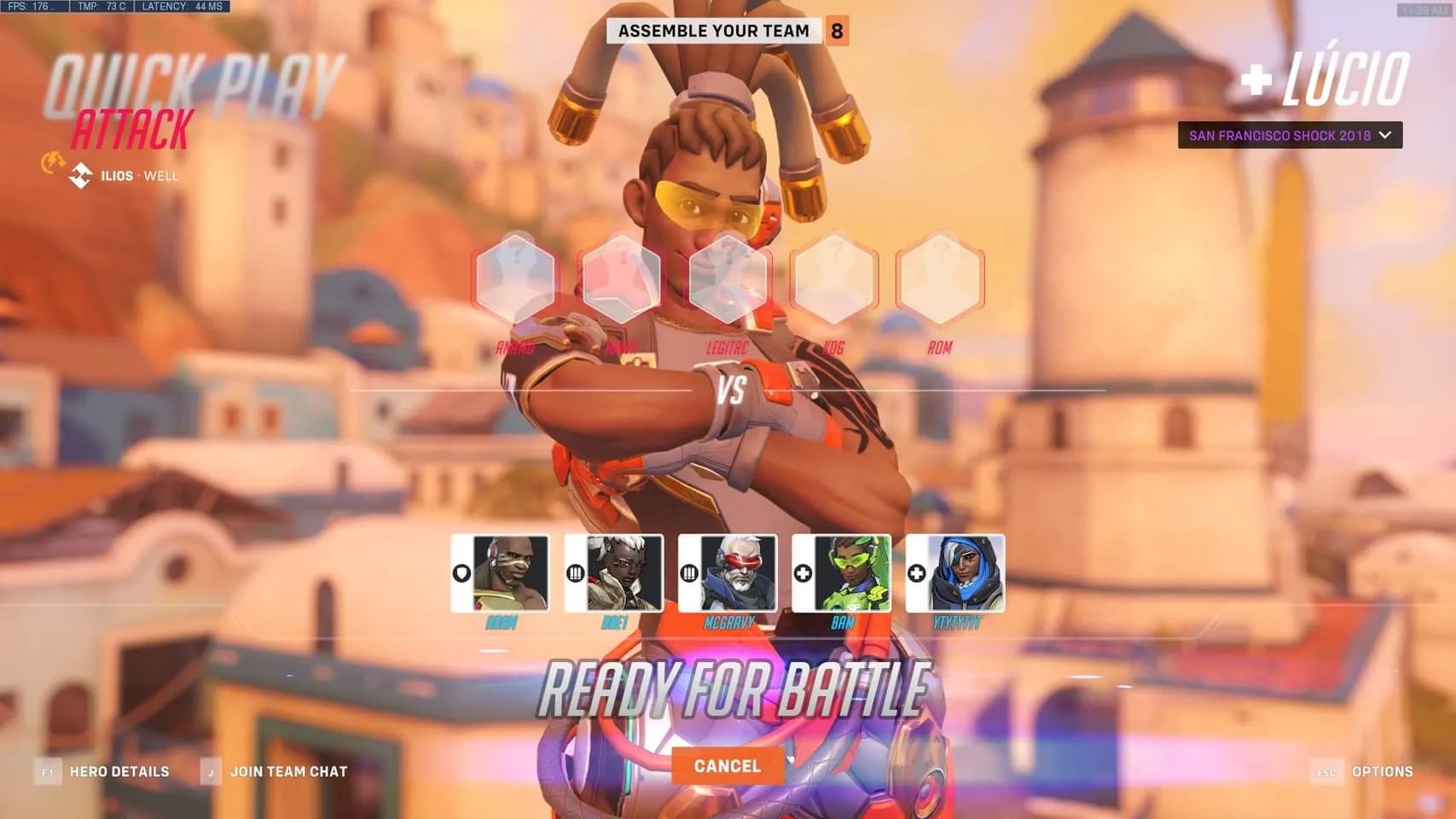
Task: Select the damage role icon next to MCGRAVY
Action: pyautogui.click(x=691, y=573)
